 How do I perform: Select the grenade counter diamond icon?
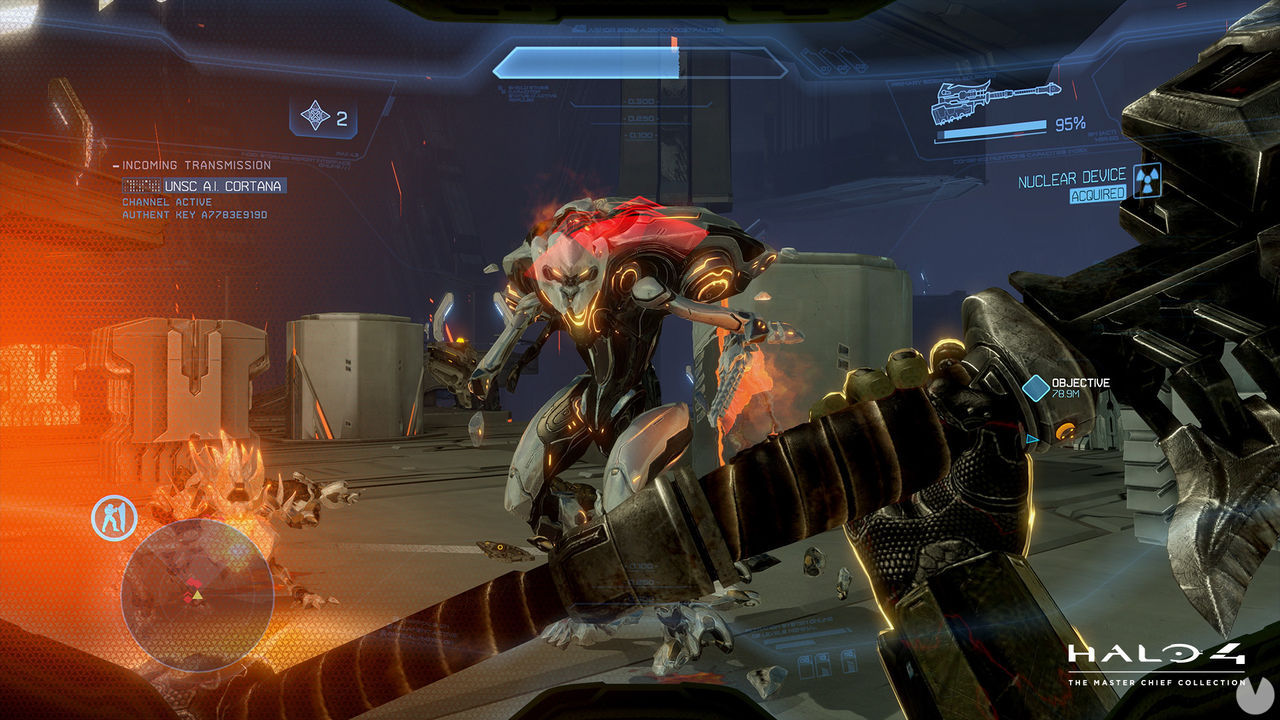pyautogui.click(x=315, y=116)
